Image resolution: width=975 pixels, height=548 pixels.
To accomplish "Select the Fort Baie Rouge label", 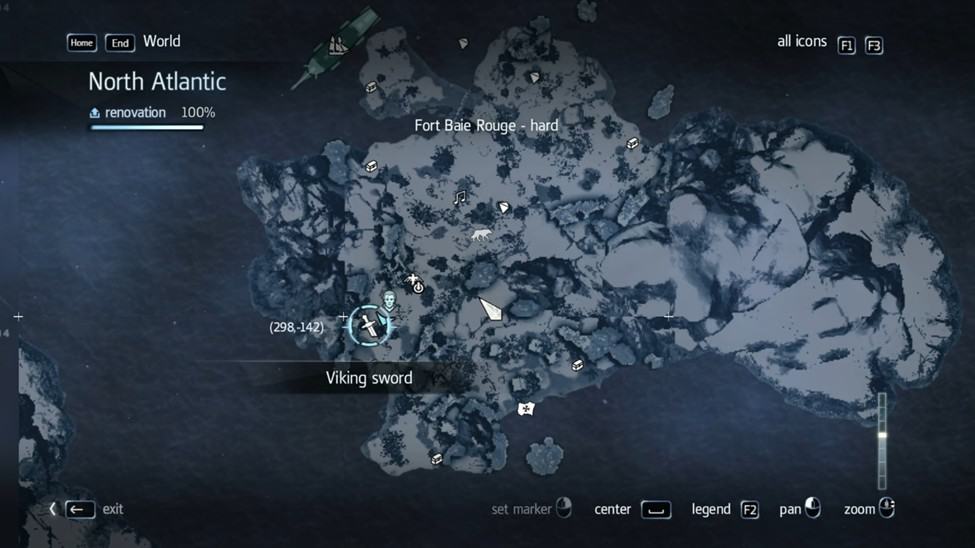I will 486,126.
